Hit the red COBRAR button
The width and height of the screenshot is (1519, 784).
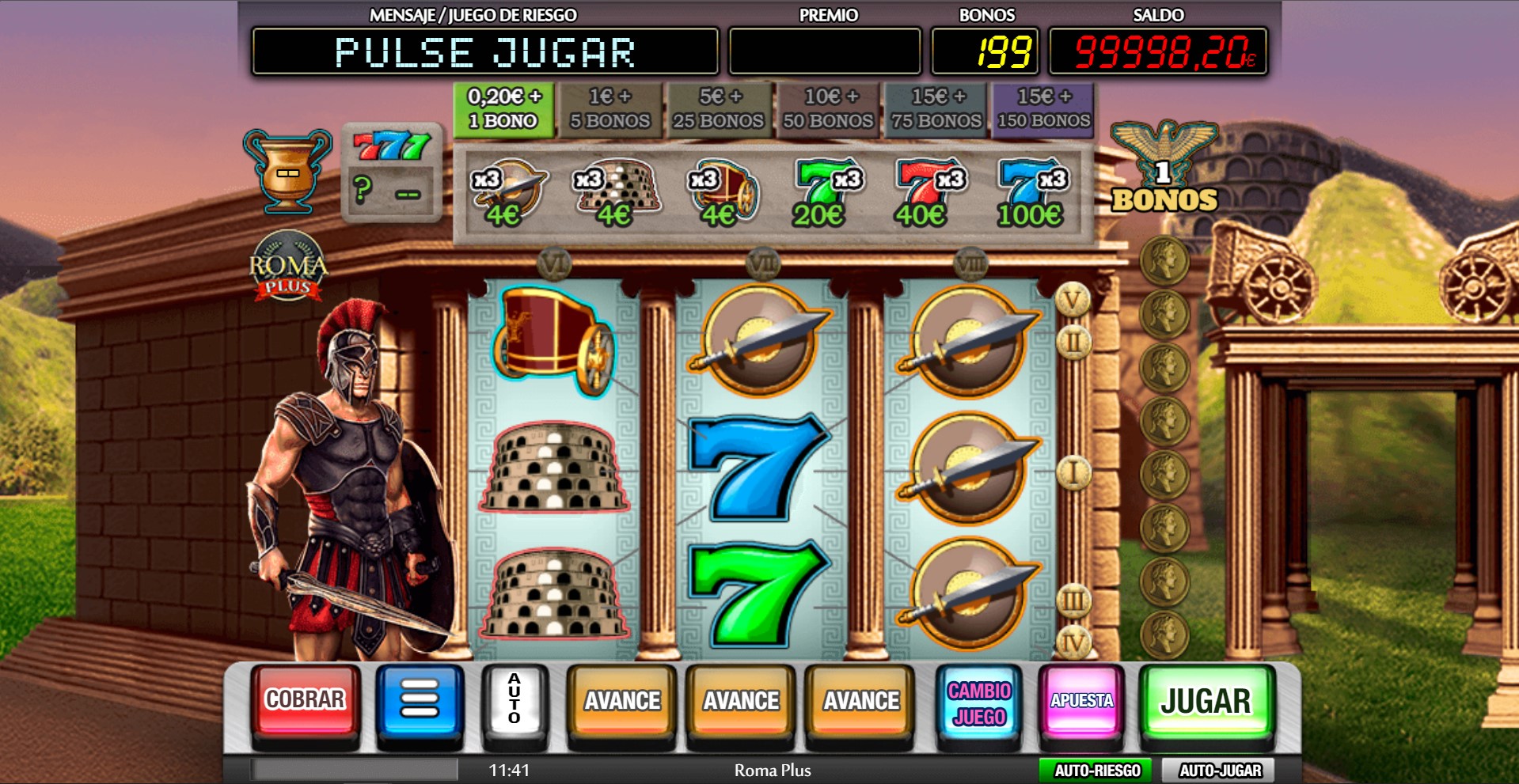coord(305,701)
